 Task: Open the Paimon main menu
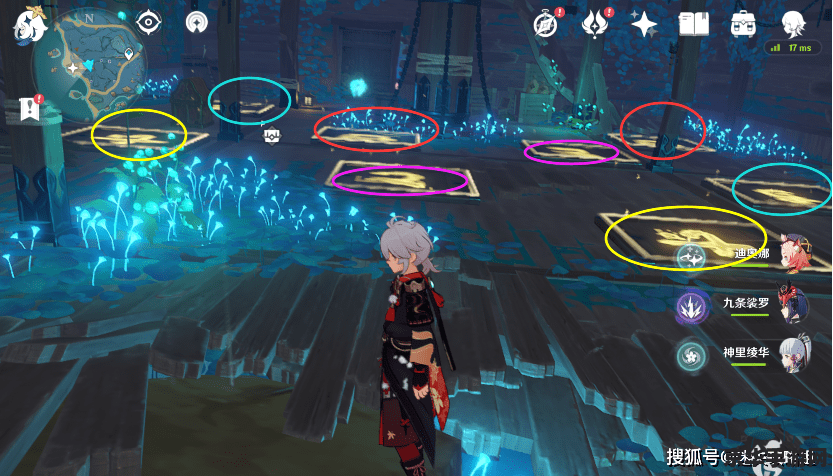(x=24, y=23)
